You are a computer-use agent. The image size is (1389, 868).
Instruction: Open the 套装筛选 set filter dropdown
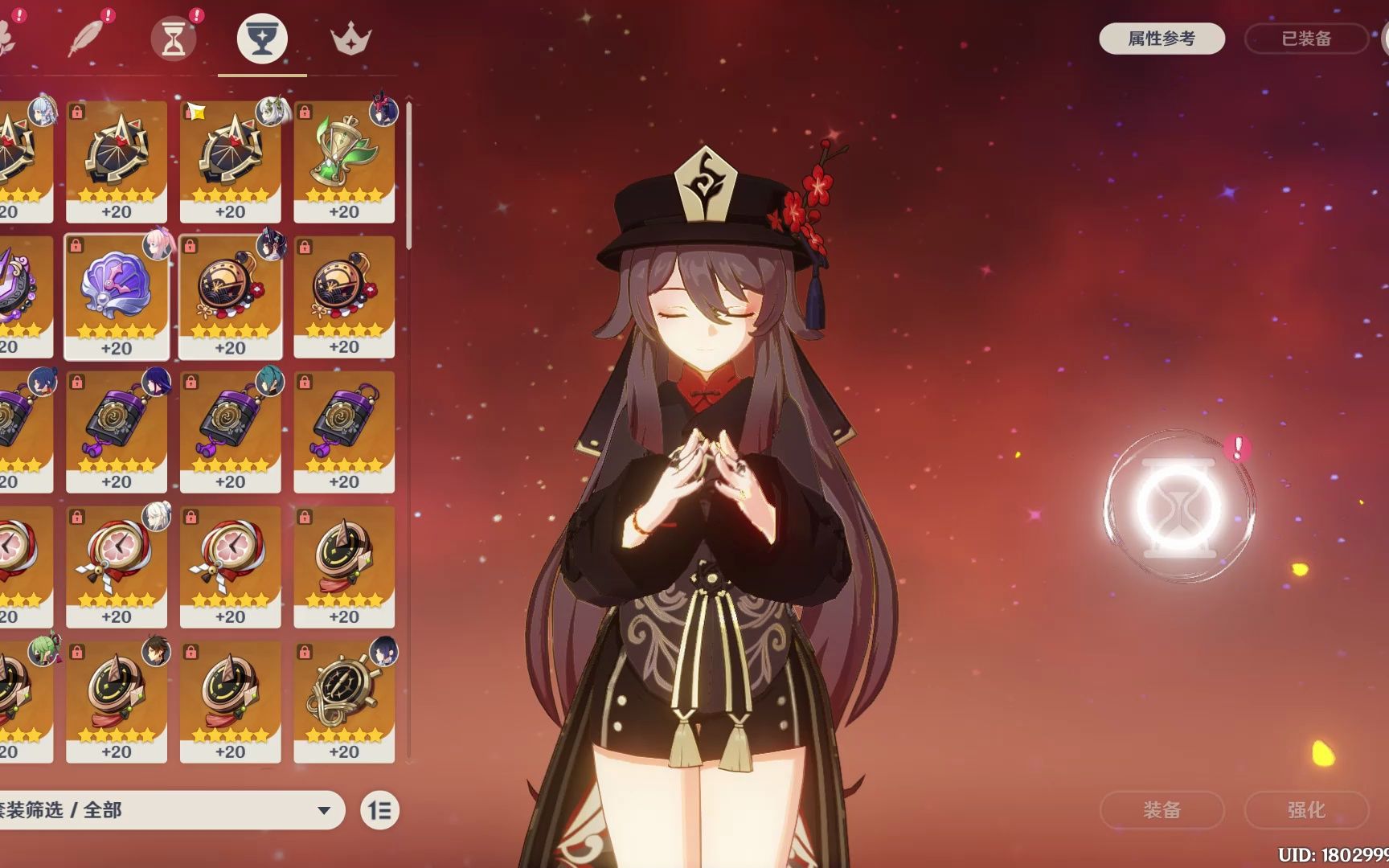click(x=169, y=809)
